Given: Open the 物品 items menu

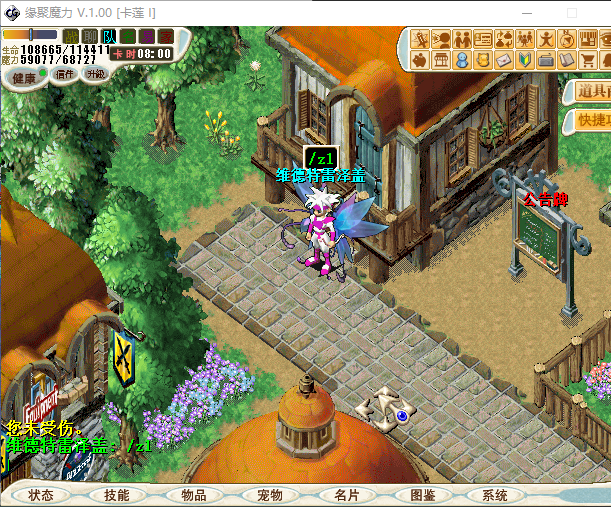Looking at the screenshot, I should (193, 495).
